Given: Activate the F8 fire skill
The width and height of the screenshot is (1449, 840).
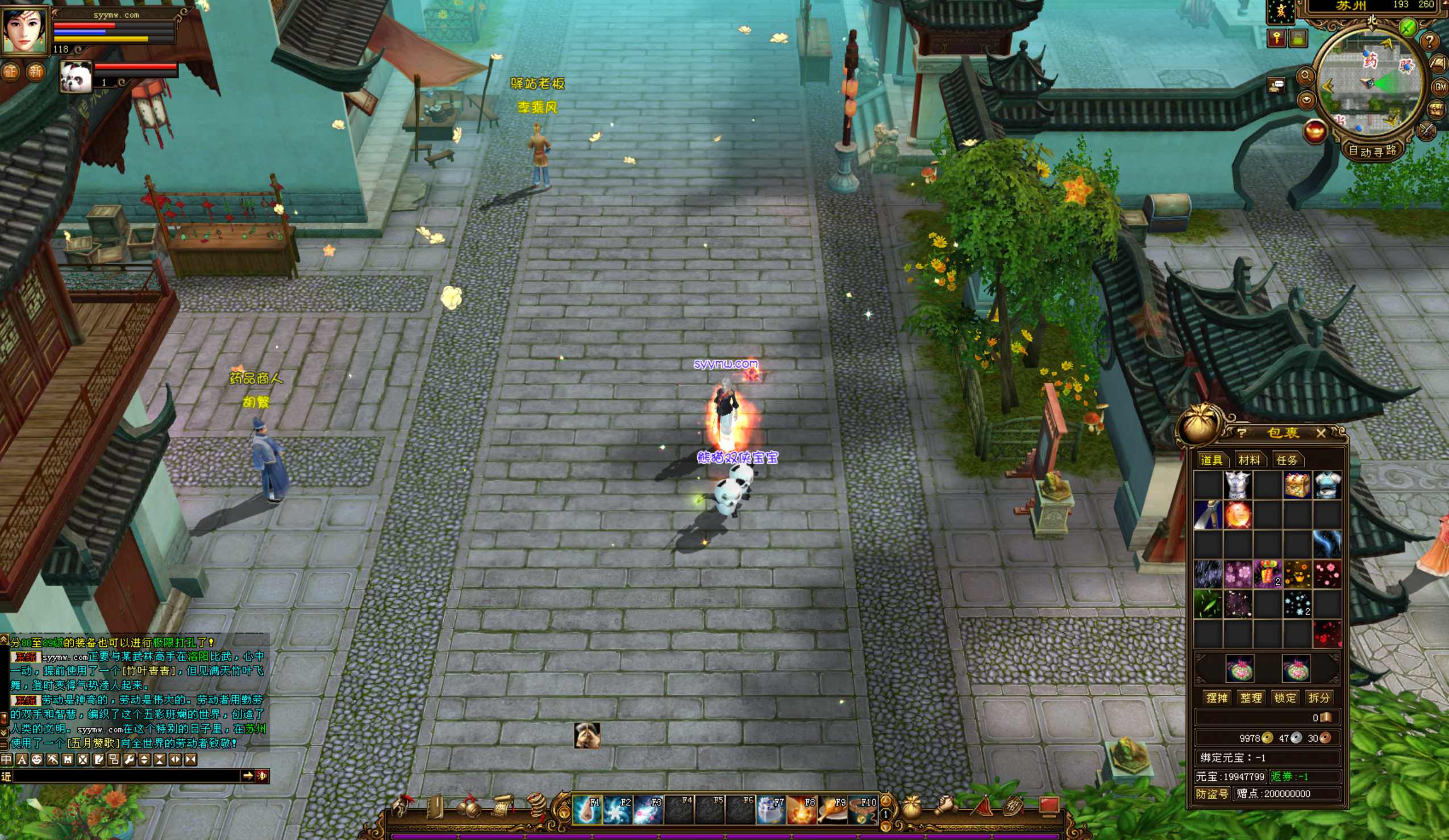Looking at the screenshot, I should point(802,810).
